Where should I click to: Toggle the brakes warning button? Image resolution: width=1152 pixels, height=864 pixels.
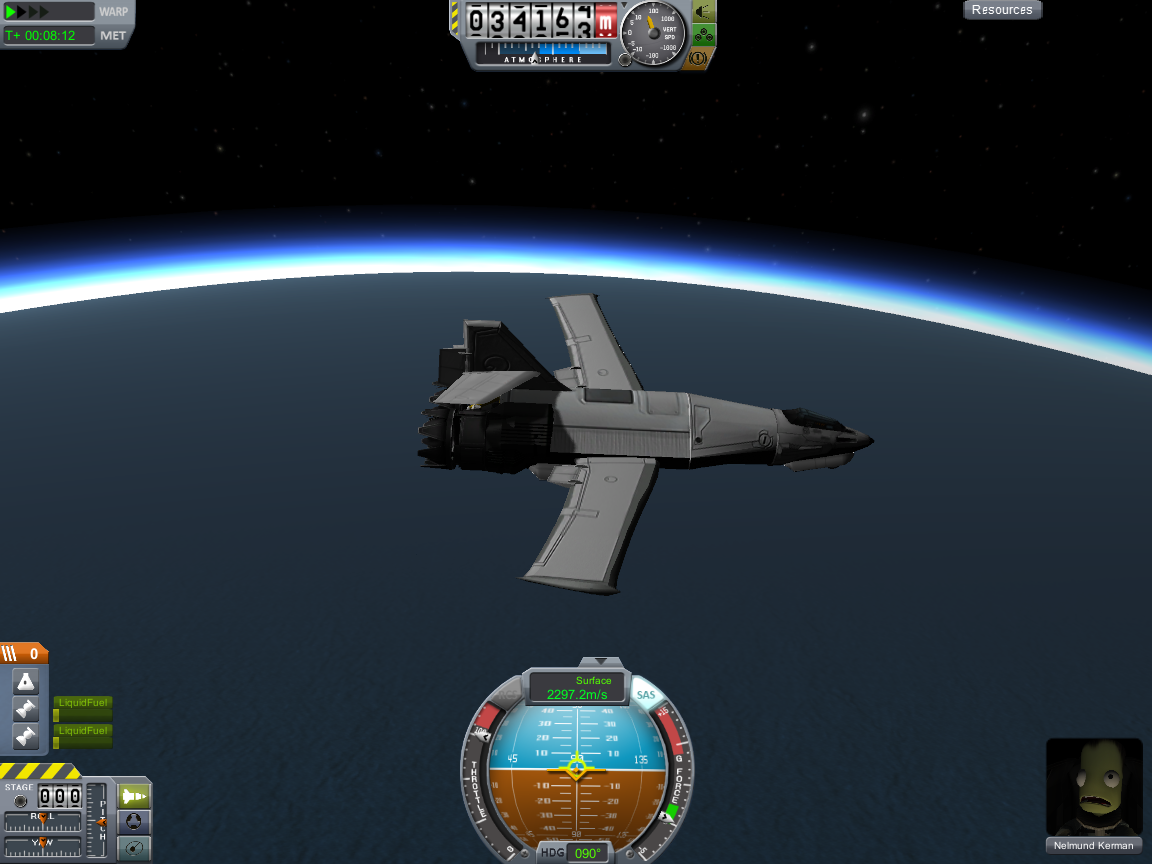tap(700, 59)
